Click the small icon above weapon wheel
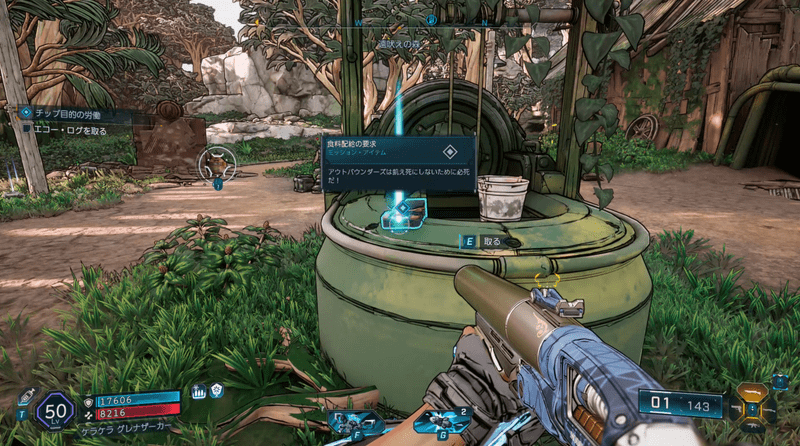Screen dimensions: 800x446 click(x=779, y=381)
